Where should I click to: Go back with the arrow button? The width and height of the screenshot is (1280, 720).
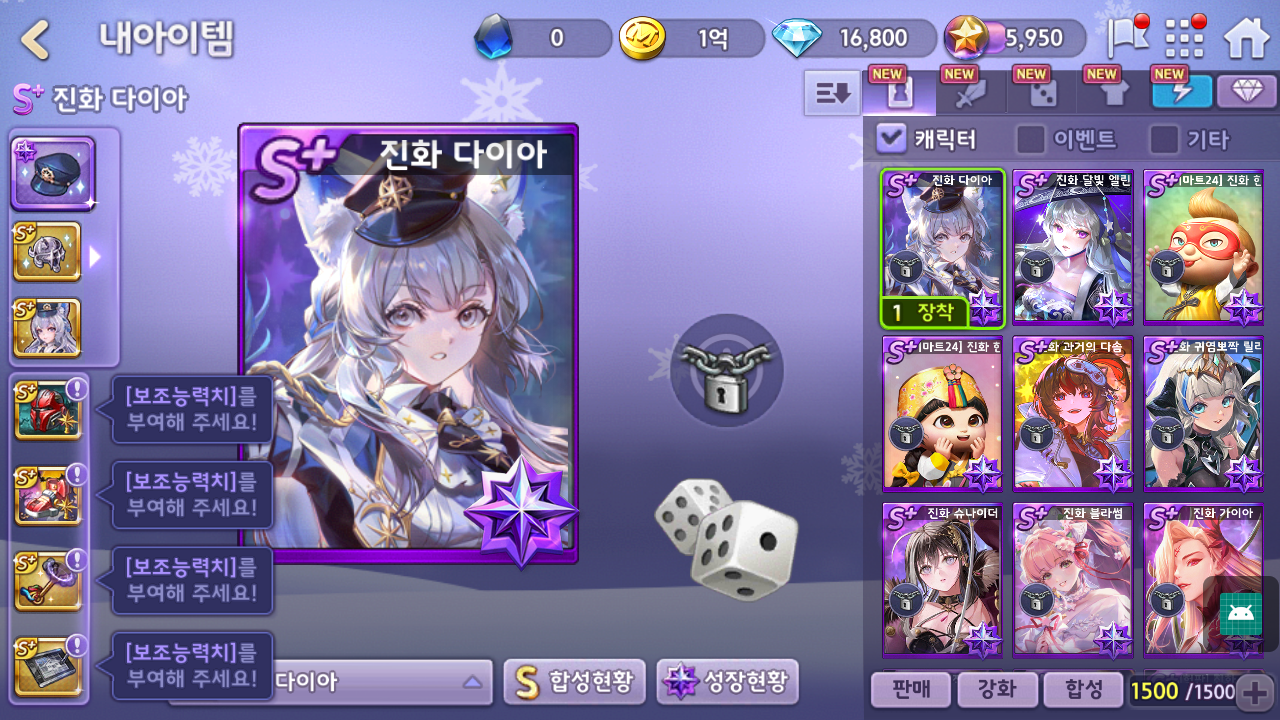[x=36, y=39]
